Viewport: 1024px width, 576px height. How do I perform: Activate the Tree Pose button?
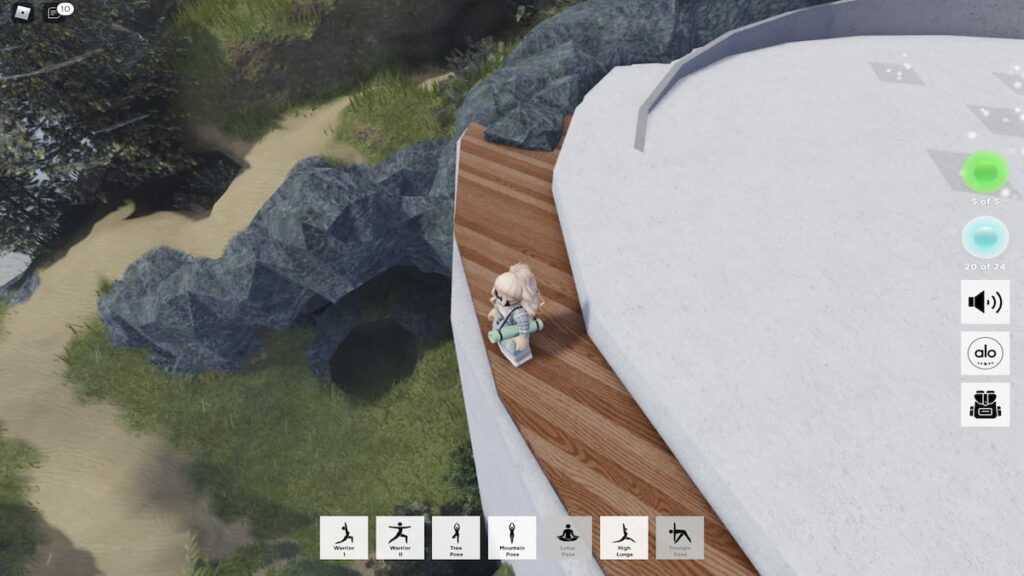456,537
